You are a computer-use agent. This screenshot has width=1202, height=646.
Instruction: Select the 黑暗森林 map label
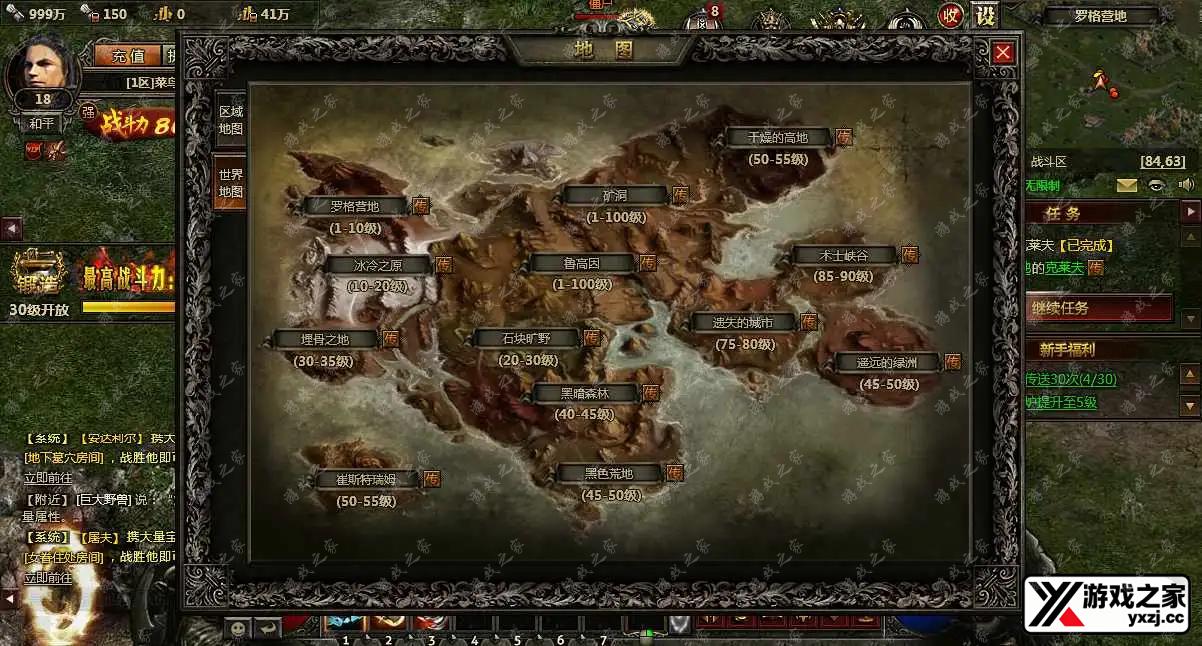point(584,393)
